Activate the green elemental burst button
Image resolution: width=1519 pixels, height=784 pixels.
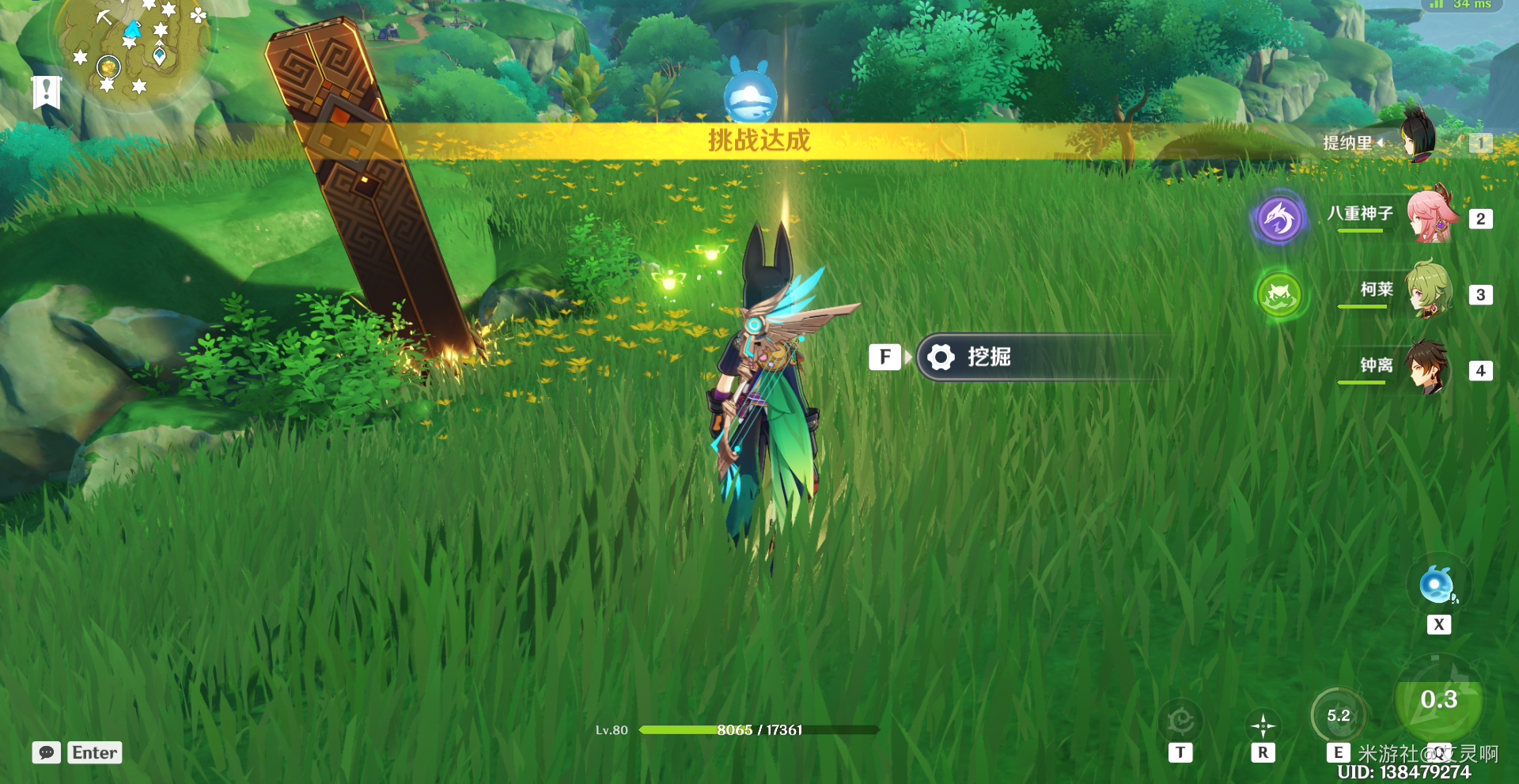coord(1438,701)
